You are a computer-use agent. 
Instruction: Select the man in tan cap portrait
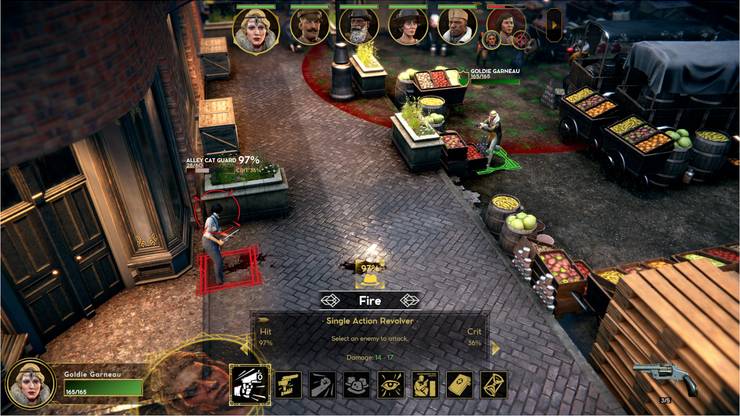pos(457,27)
